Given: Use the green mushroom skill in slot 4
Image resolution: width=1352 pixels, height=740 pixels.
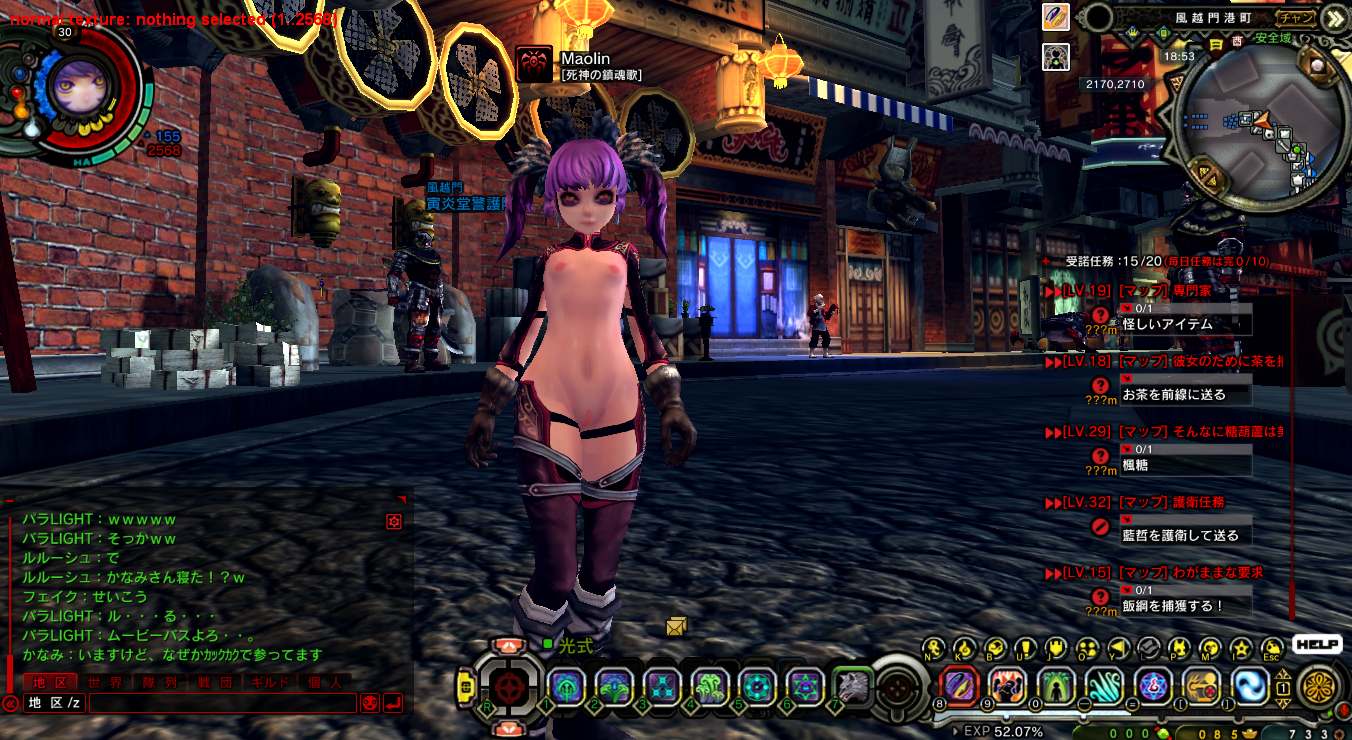Looking at the screenshot, I should click(709, 687).
